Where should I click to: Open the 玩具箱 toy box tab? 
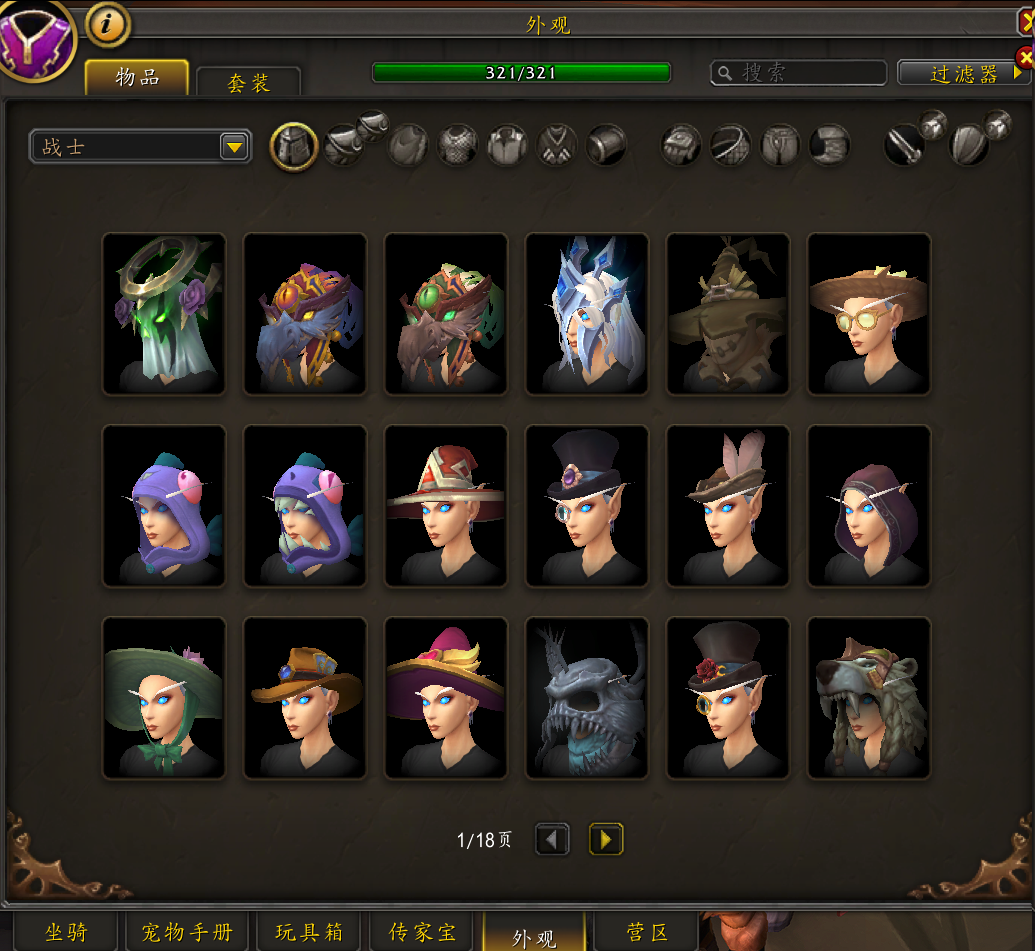(x=311, y=933)
